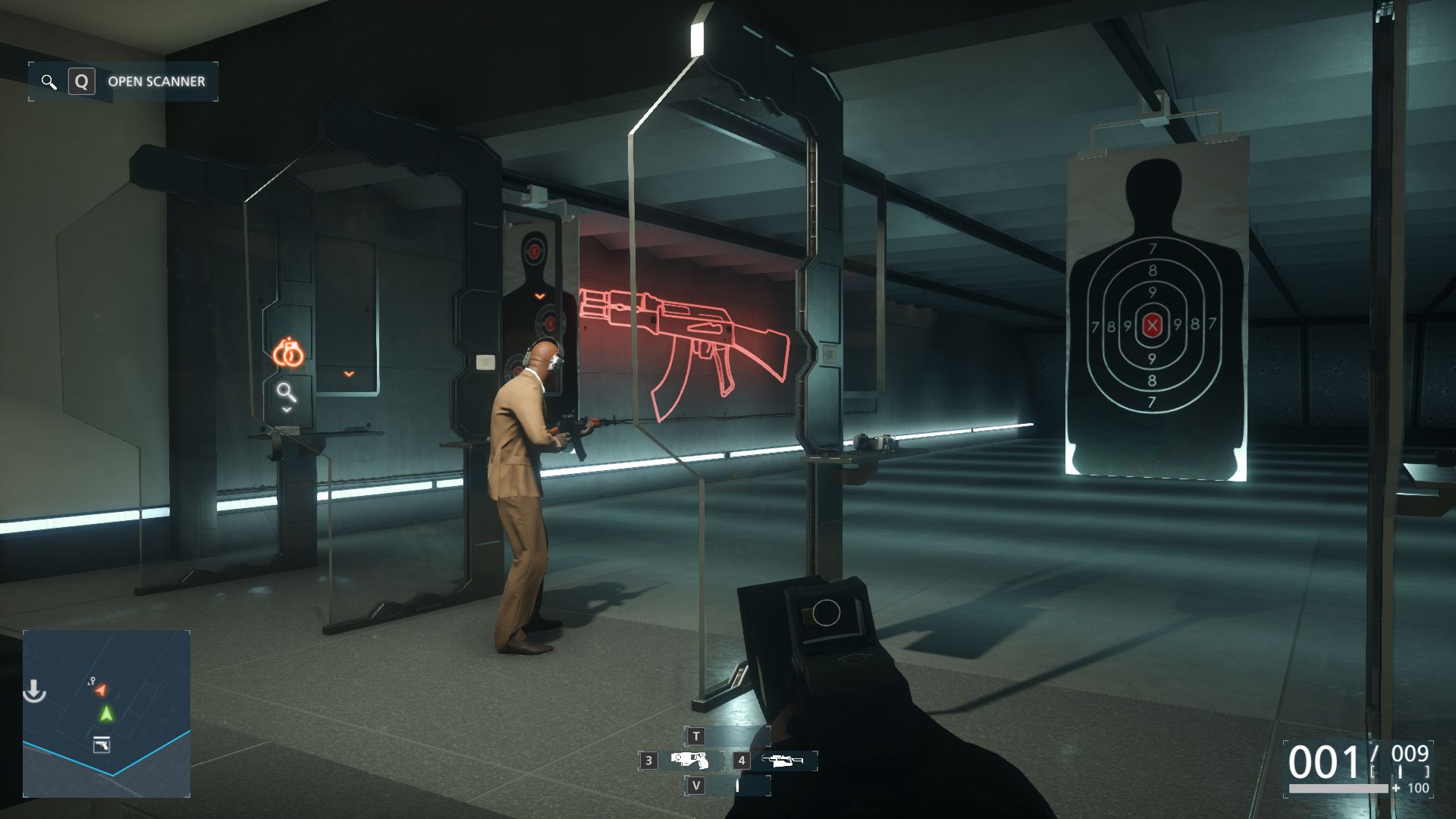The width and height of the screenshot is (1456, 819).
Task: Select the orange enemy arrow on the minimap
Action: click(x=102, y=689)
